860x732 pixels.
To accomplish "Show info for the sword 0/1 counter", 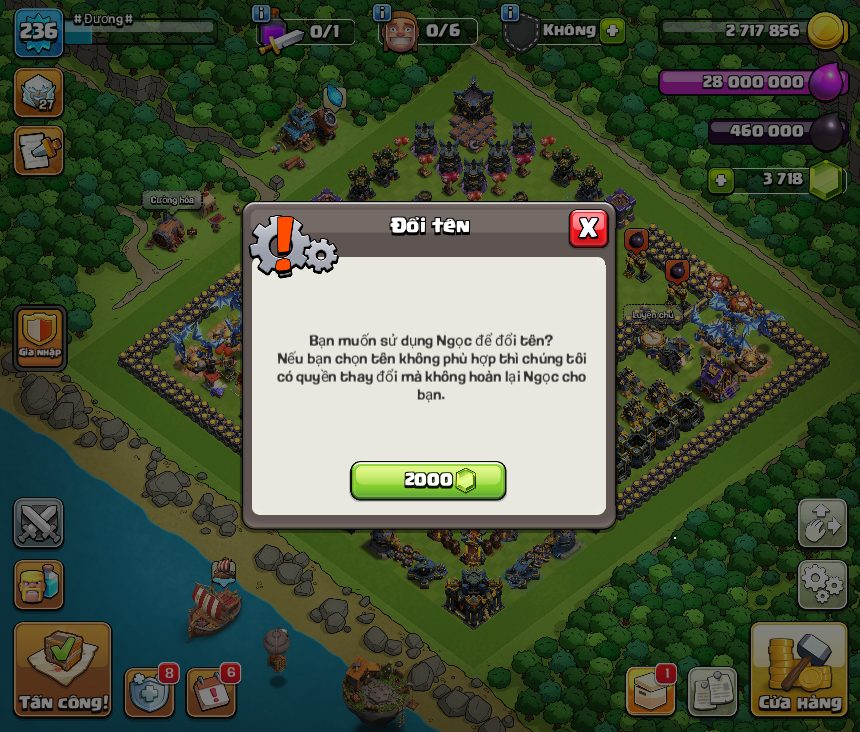I will pyautogui.click(x=261, y=13).
